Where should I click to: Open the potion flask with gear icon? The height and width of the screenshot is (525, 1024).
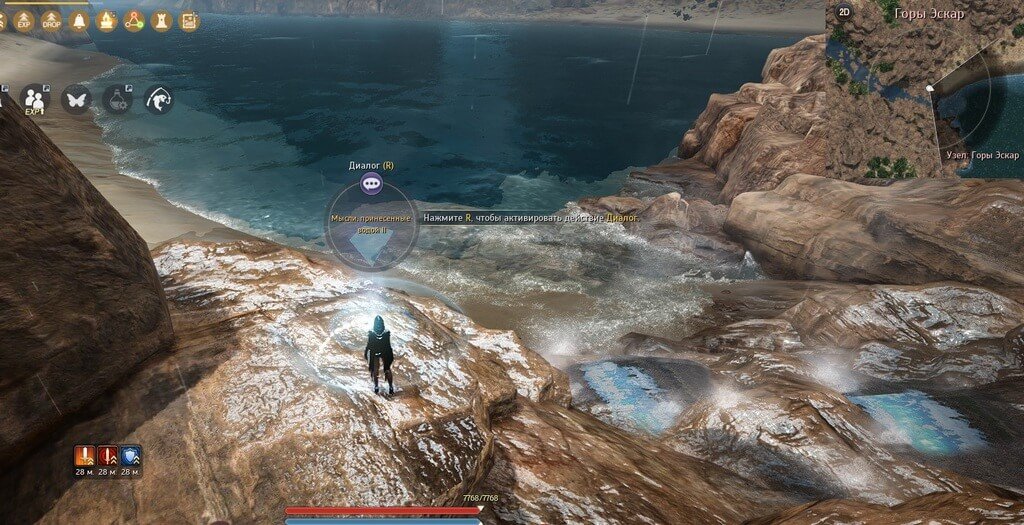click(117, 98)
